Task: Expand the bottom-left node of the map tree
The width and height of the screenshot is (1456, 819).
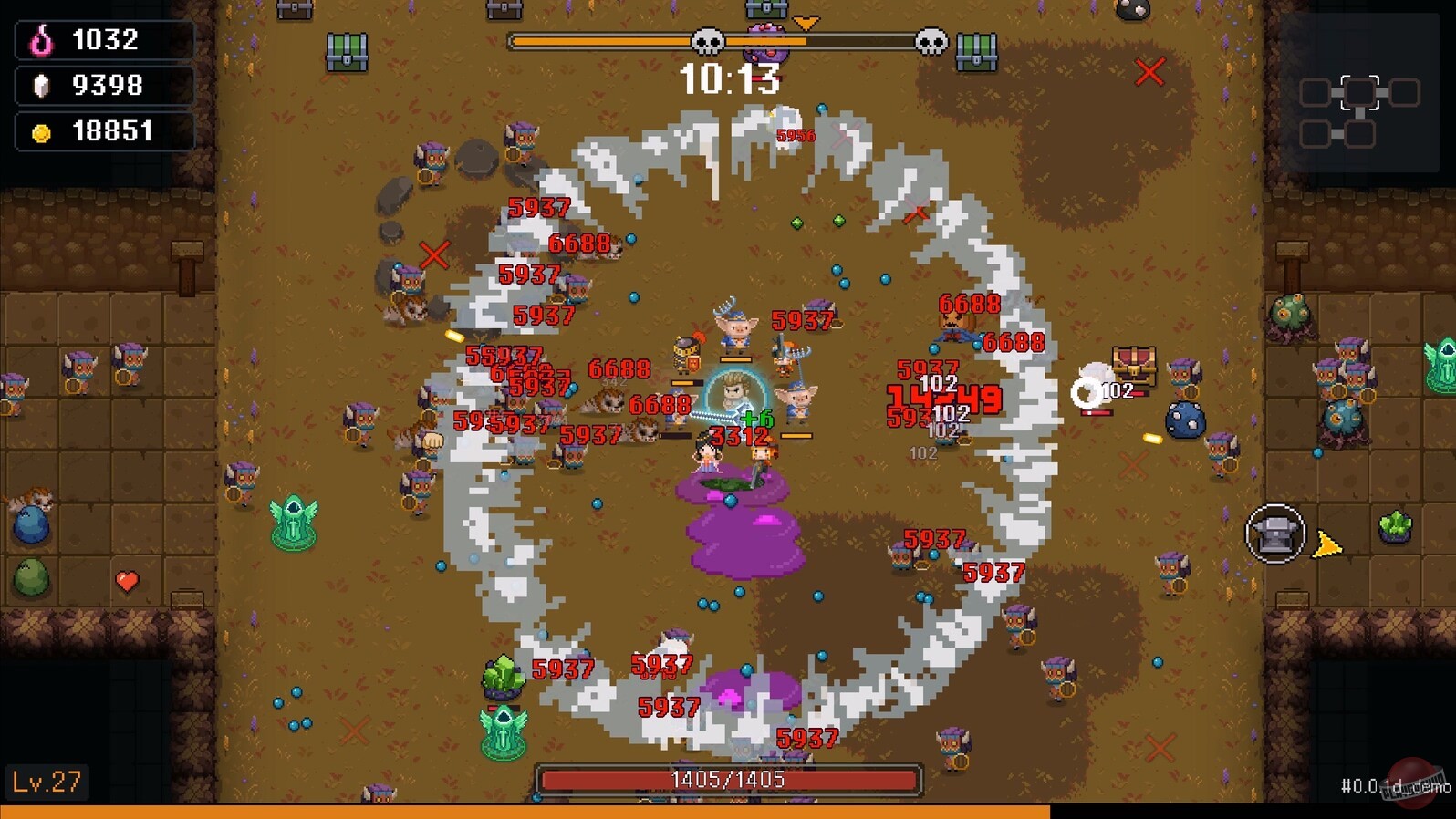Action: 1316,134
